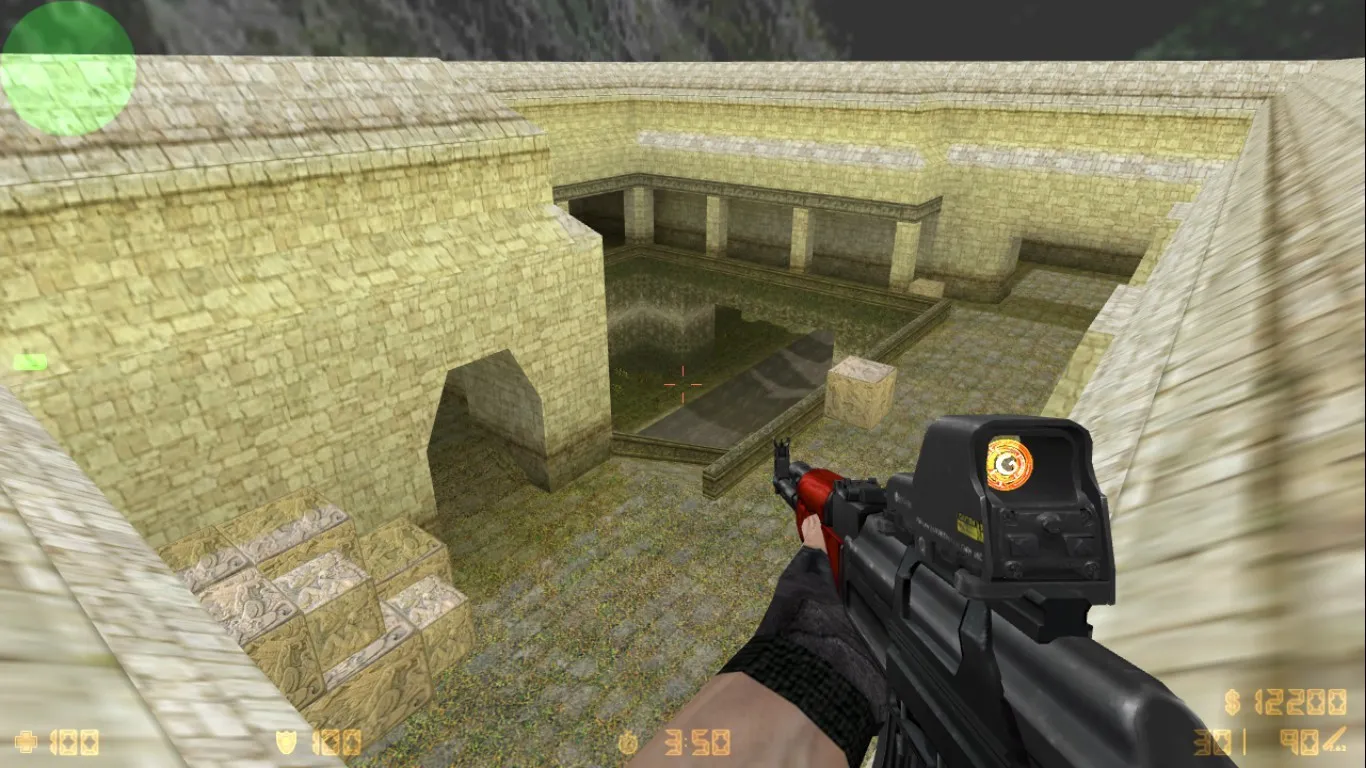Click the timer reading 3:50
This screenshot has width=1366, height=768.
(697, 741)
